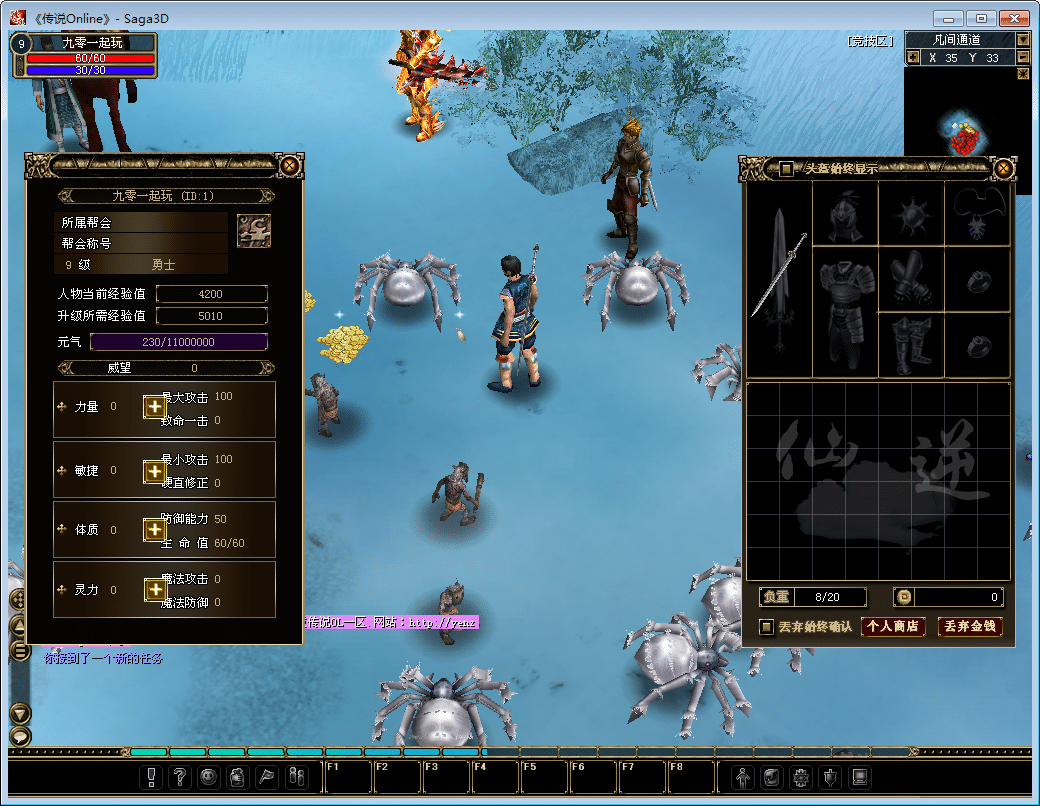Select the boots equipment slot
The width and height of the screenshot is (1040, 806).
tap(910, 345)
